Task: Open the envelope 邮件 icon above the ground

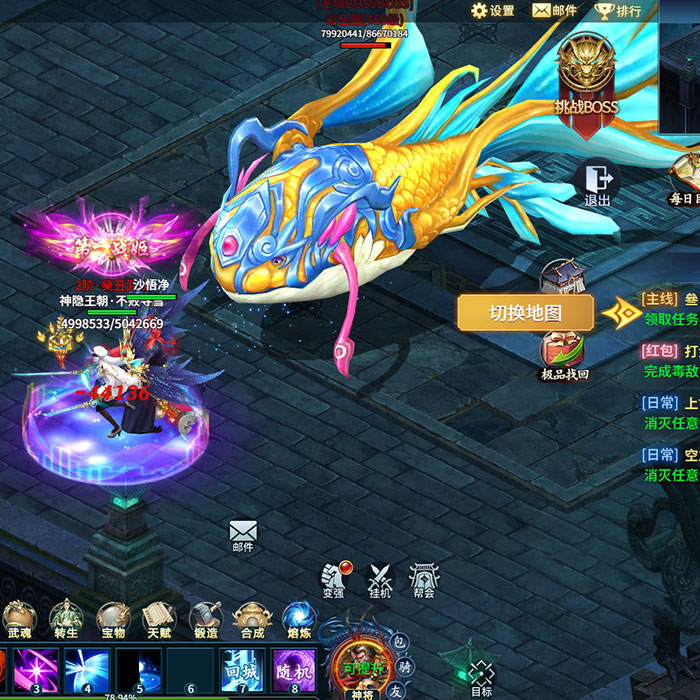Action: click(x=243, y=534)
